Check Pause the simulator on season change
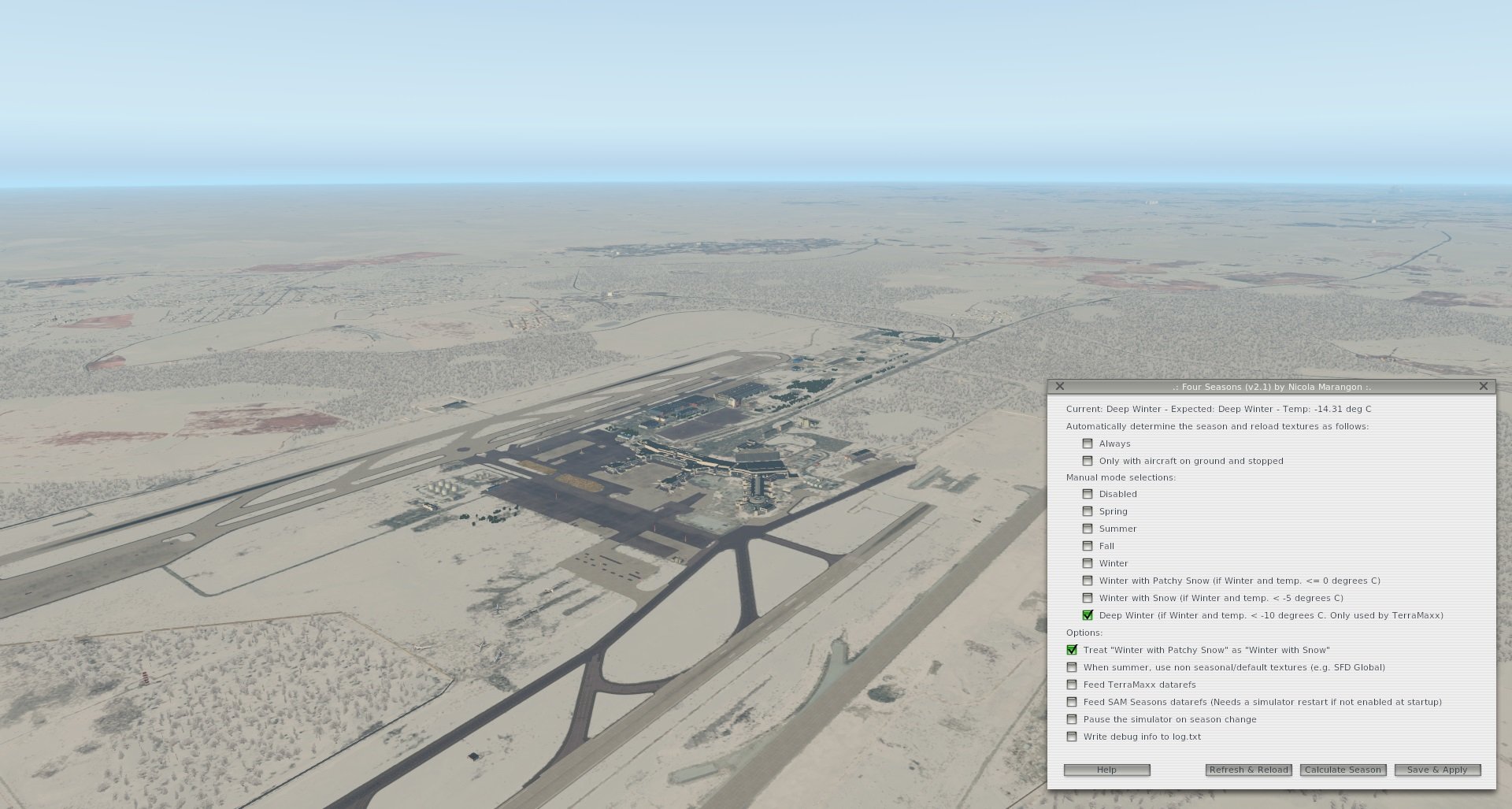This screenshot has height=809, width=1512. [1073, 719]
